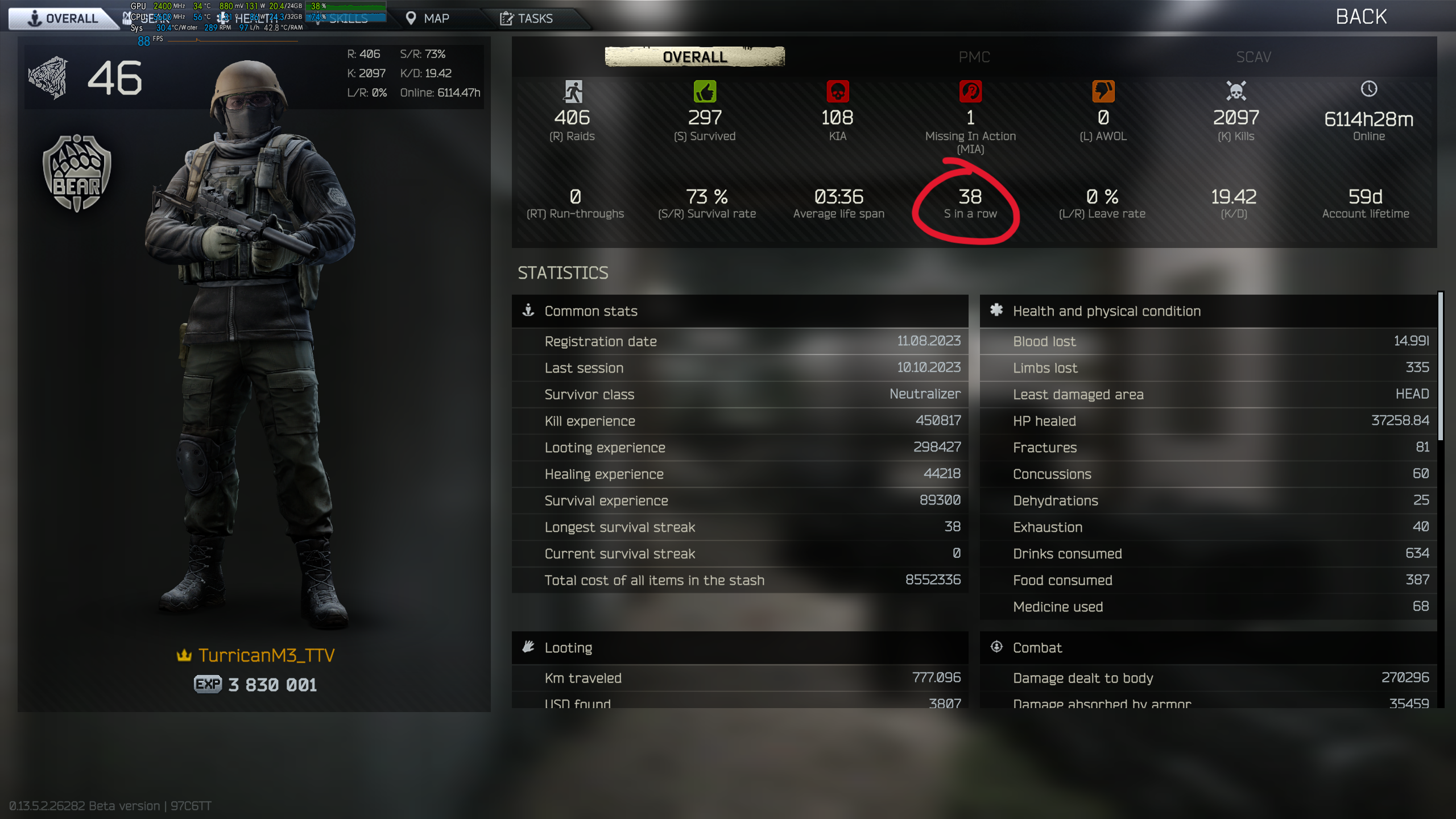
Task: Click the red KIA skull icon
Action: (x=837, y=92)
